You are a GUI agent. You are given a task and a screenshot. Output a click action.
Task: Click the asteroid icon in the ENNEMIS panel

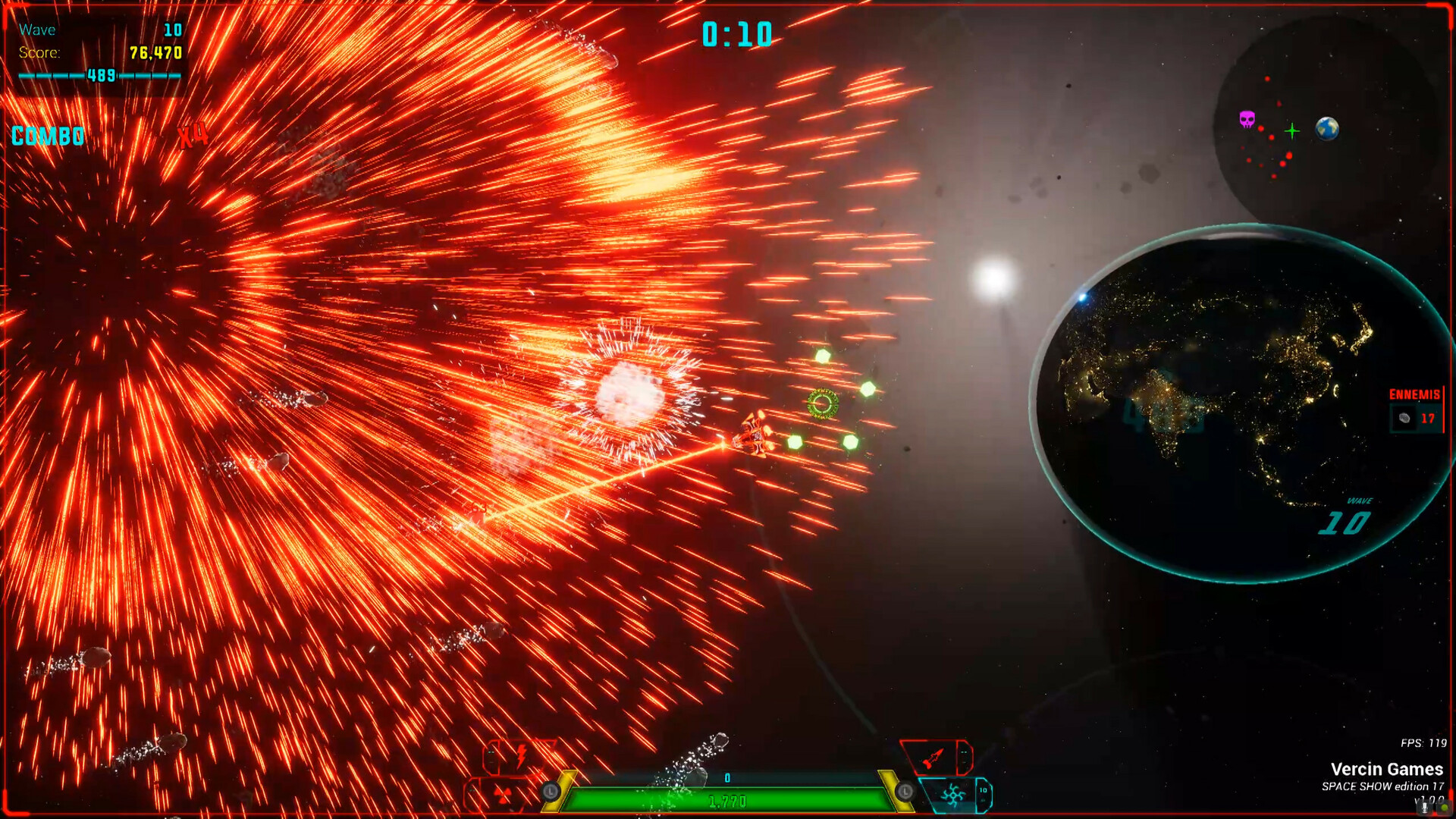coord(1404,418)
